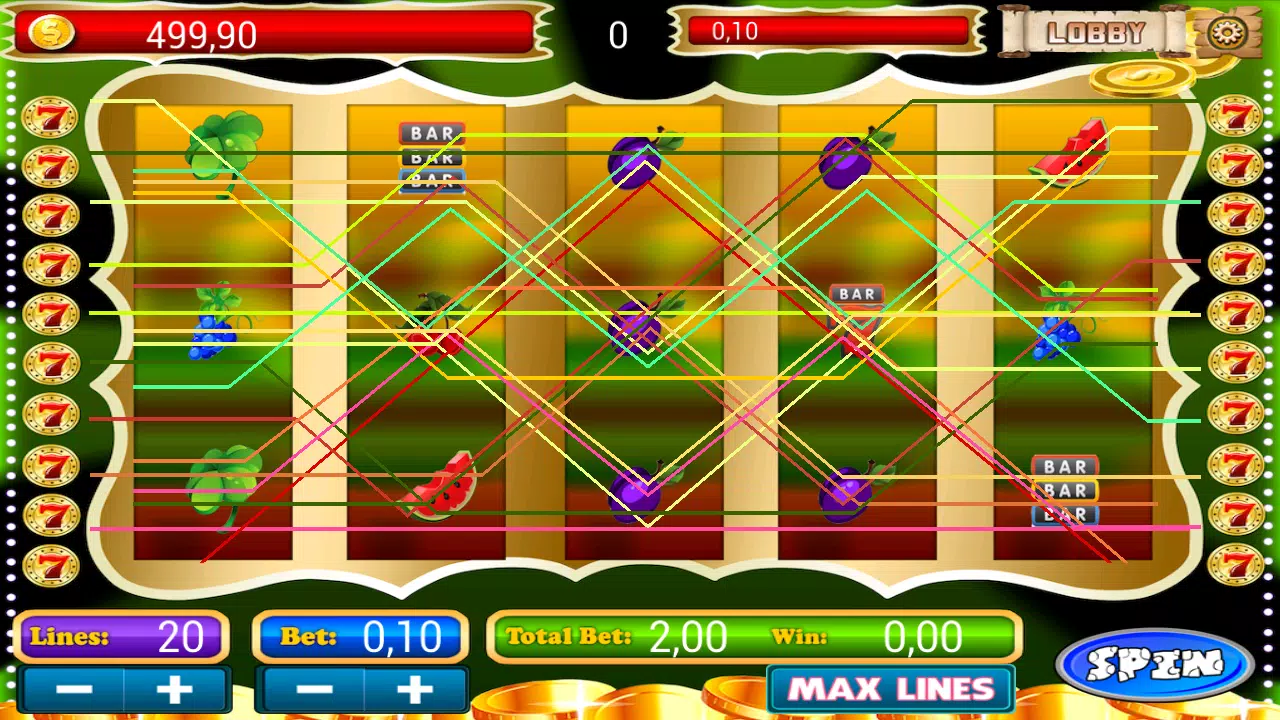Open the gear settings icon
This screenshot has height=720, width=1280.
point(1222,34)
